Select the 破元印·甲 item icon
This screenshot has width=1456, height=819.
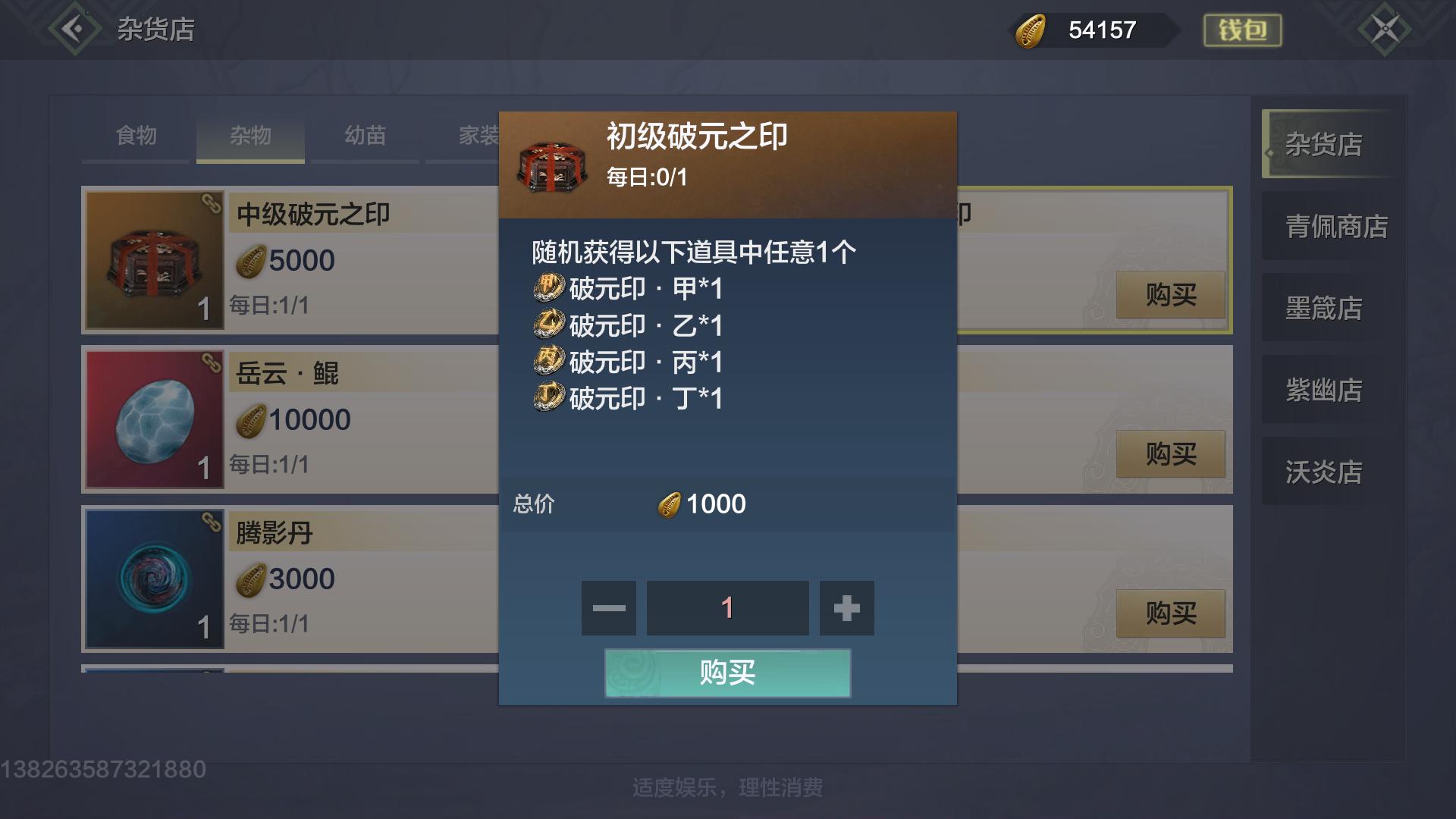click(551, 288)
